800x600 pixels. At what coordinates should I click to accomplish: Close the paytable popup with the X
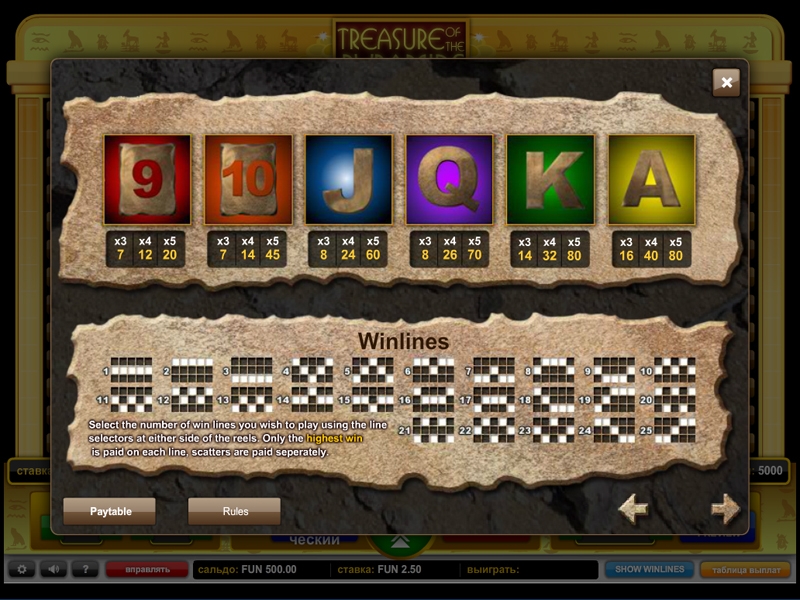coord(727,83)
